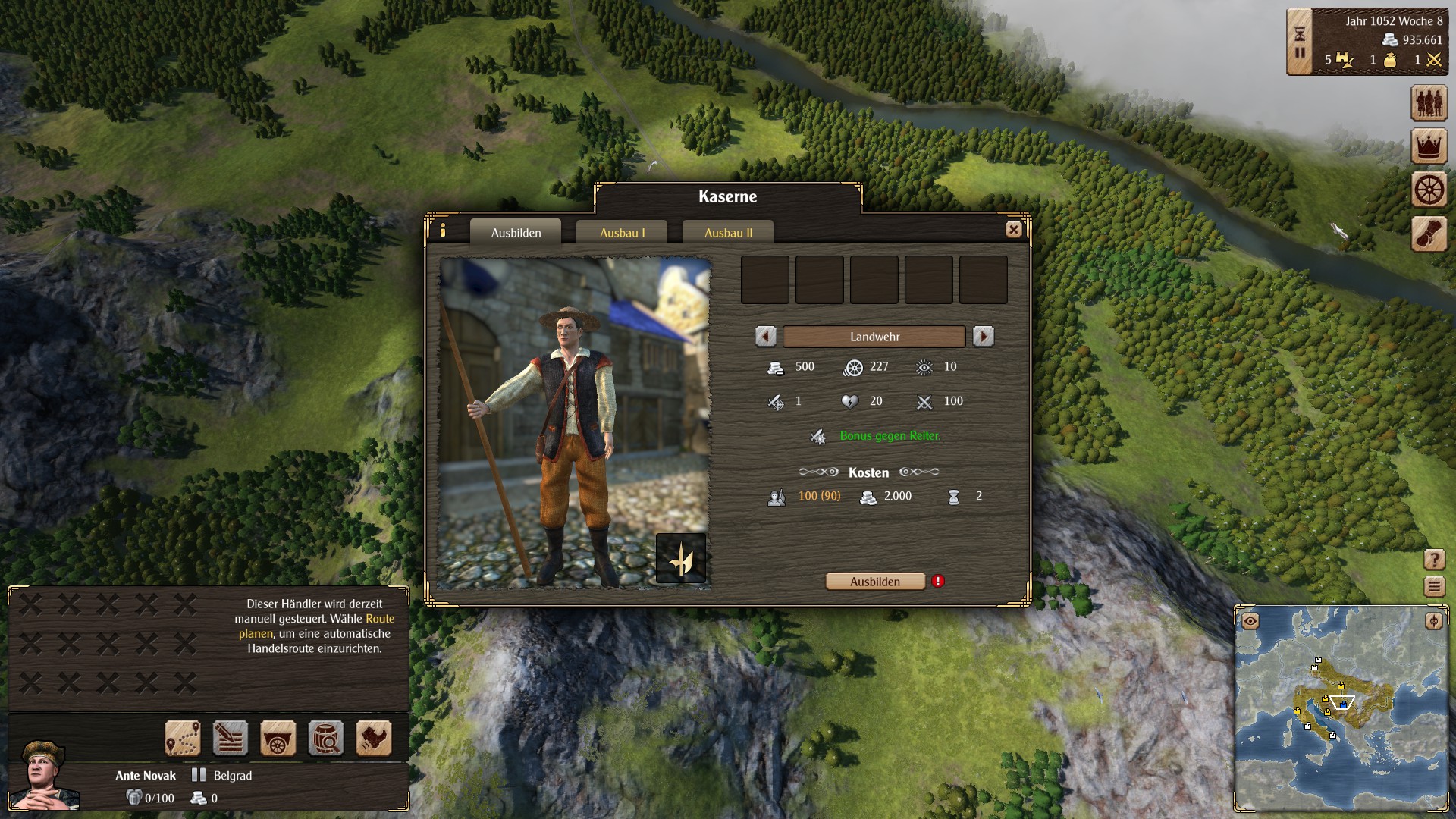Show previous unit type before Landwehr
1456x819 pixels.
[766, 337]
